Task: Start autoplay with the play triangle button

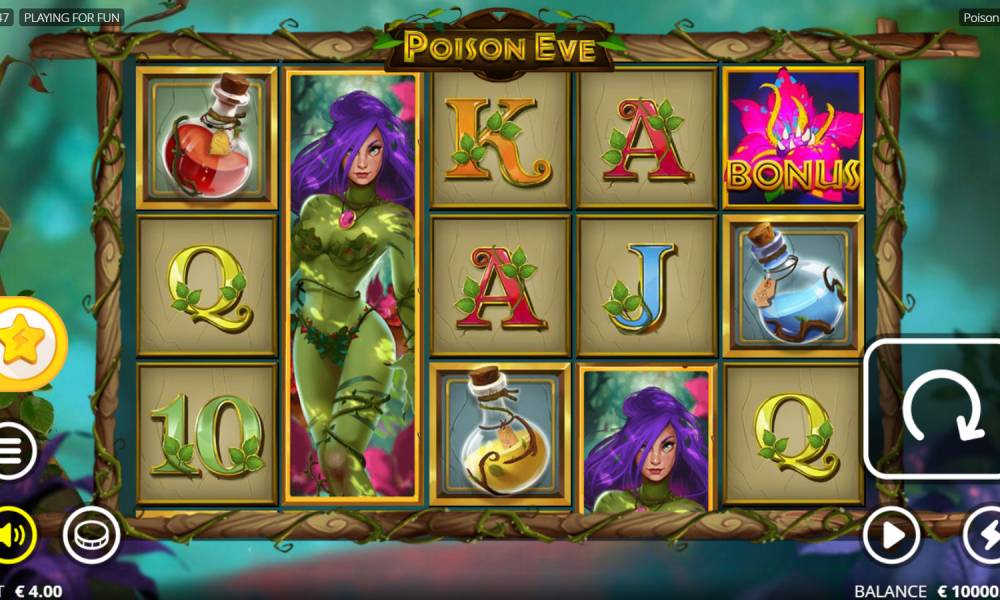Action: [x=889, y=536]
